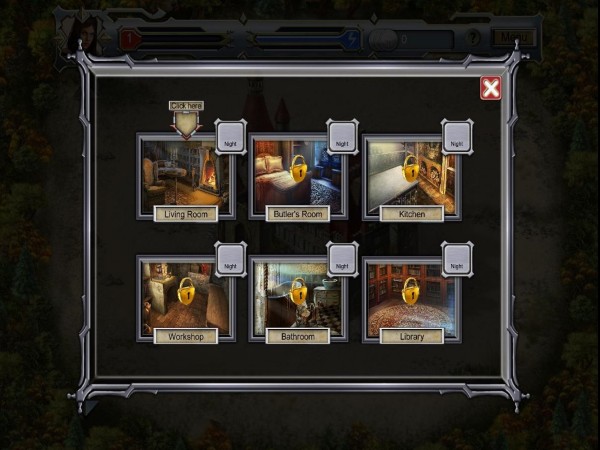The width and height of the screenshot is (600, 450).
Task: Activate the Night badge on Library
Action: click(456, 261)
